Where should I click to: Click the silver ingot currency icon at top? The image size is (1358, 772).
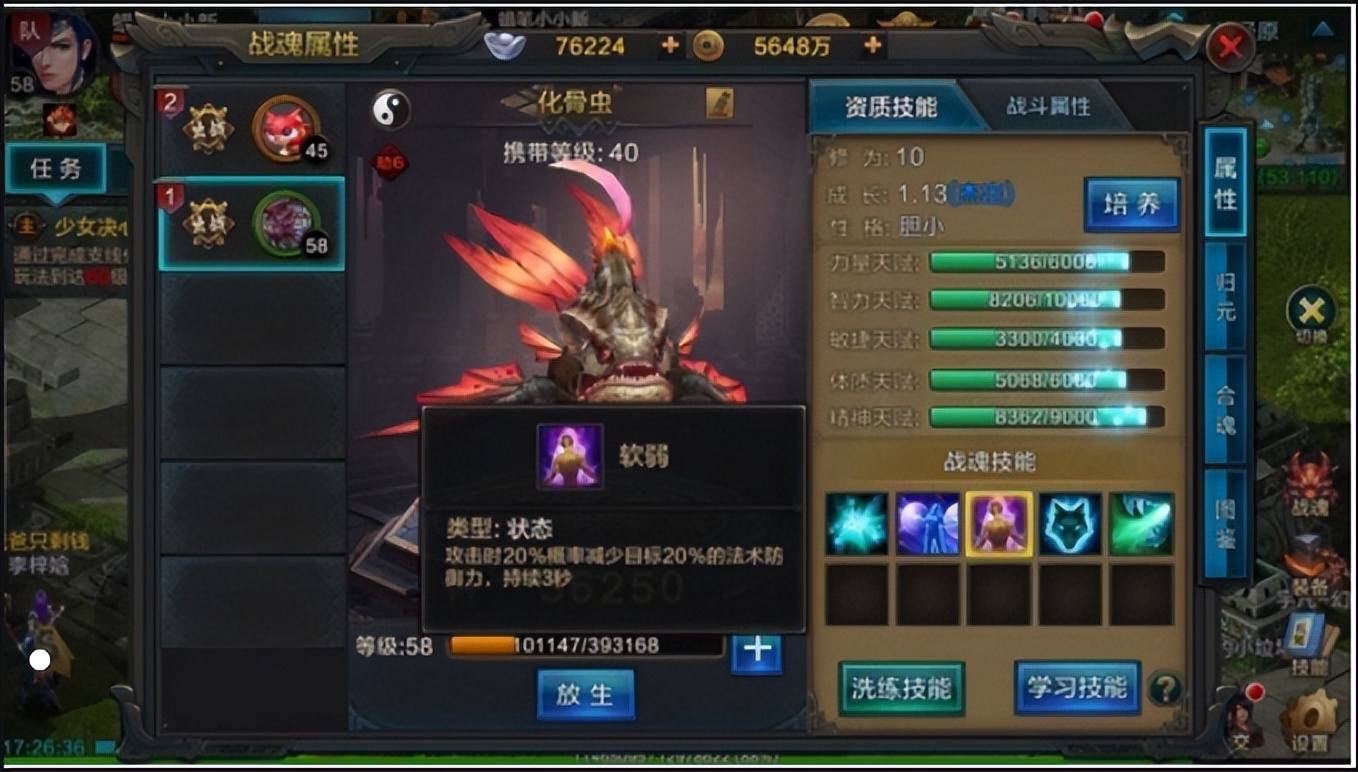(x=506, y=44)
